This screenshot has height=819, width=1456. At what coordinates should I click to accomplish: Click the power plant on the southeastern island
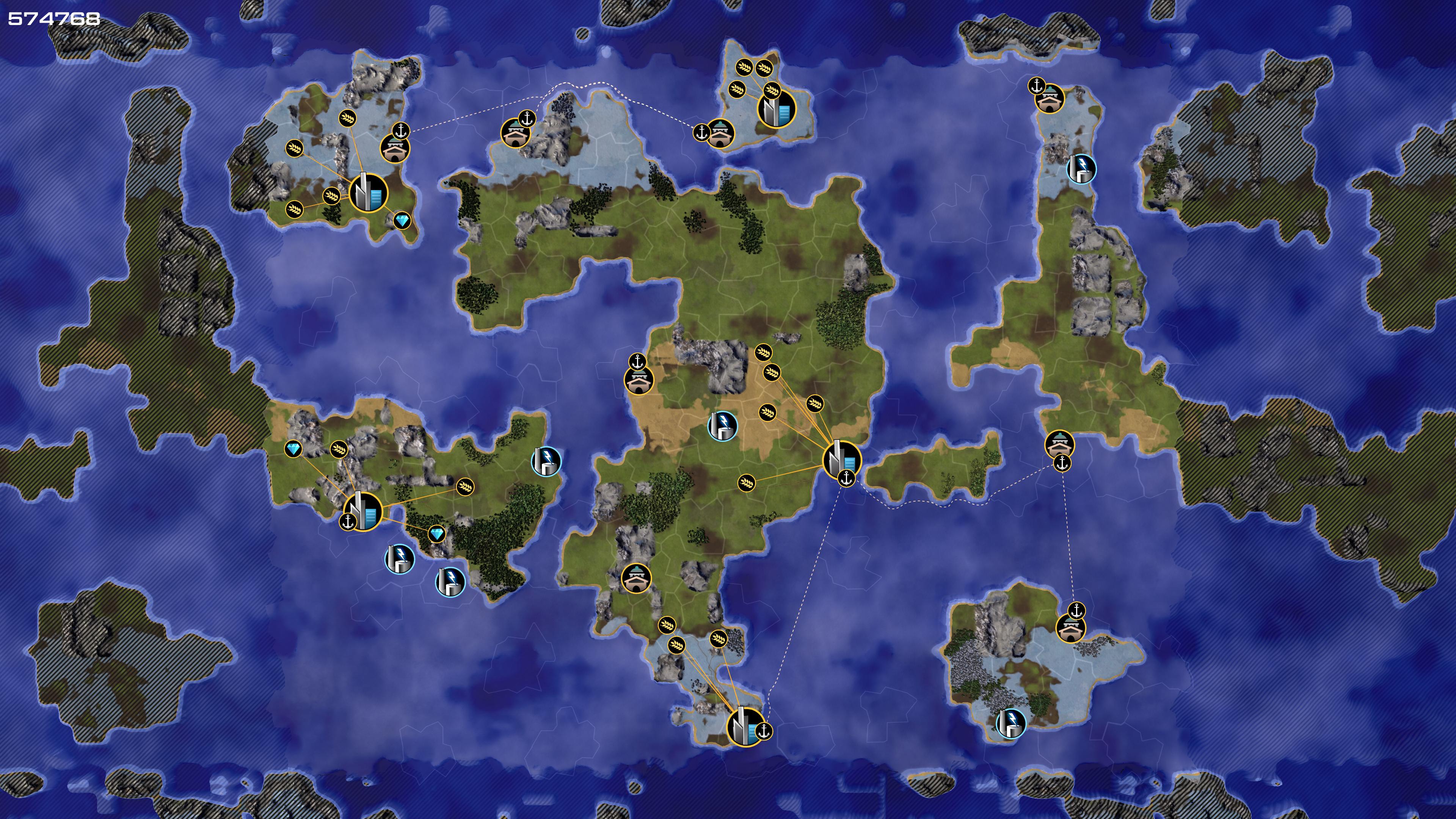1010,723
